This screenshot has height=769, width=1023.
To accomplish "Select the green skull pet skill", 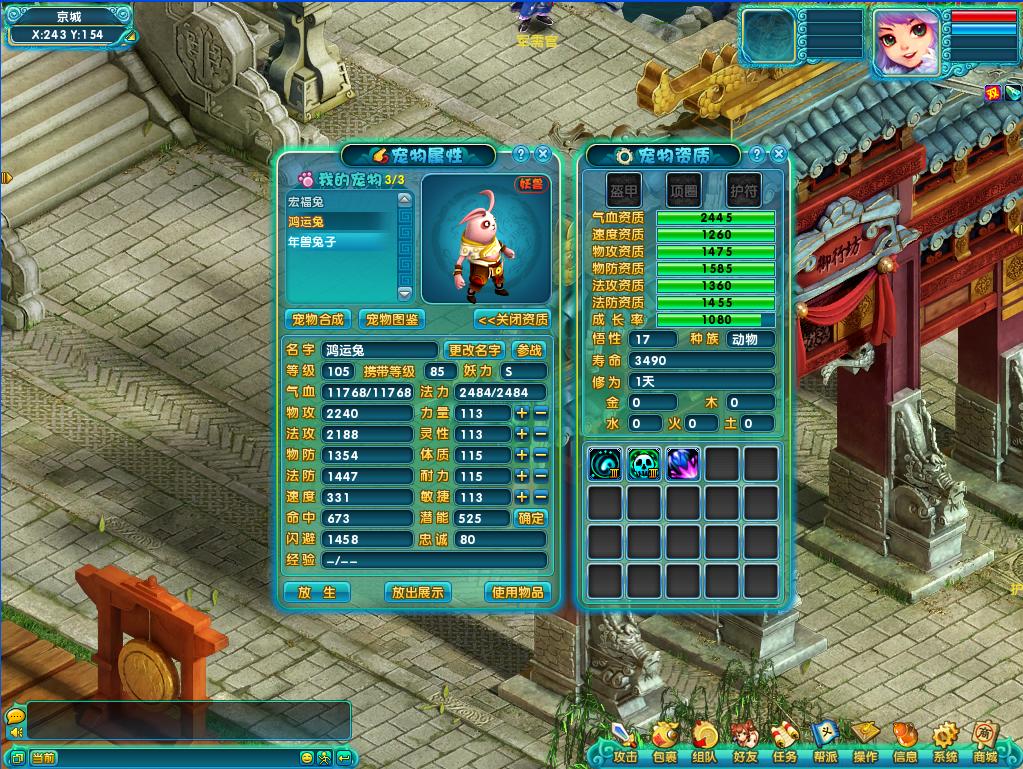I will click(x=644, y=464).
